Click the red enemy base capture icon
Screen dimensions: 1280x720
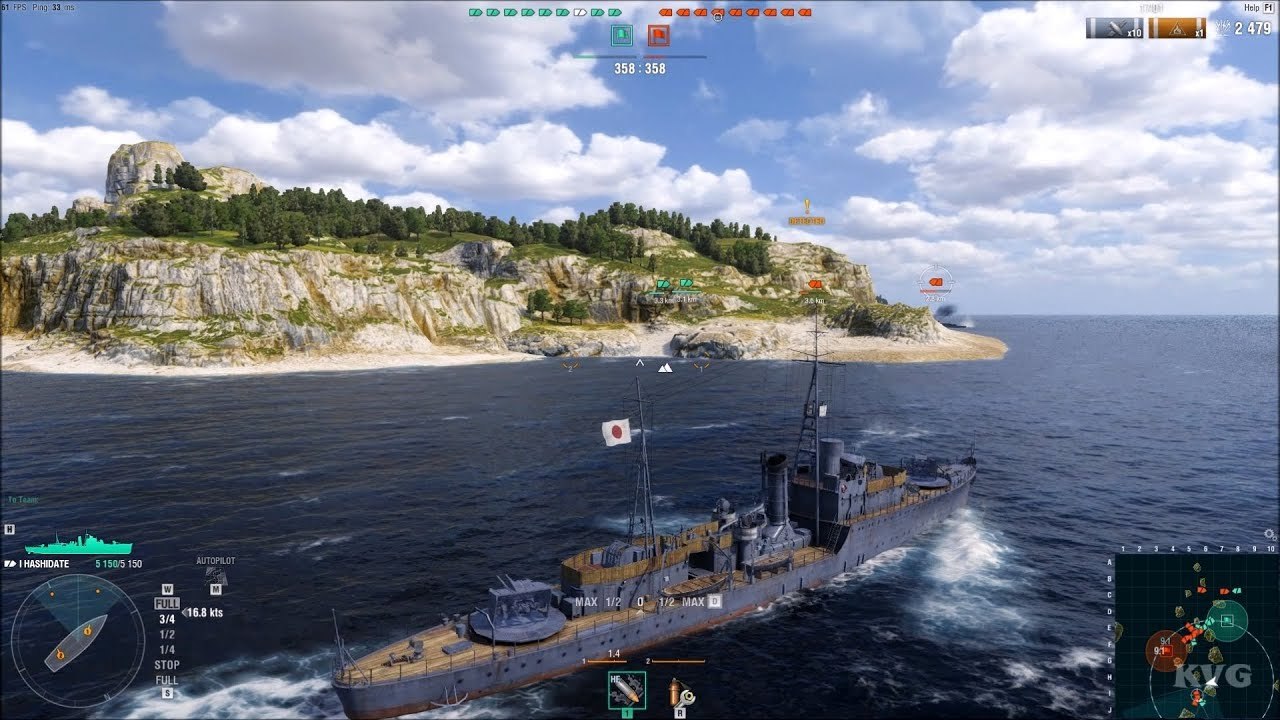pos(658,36)
